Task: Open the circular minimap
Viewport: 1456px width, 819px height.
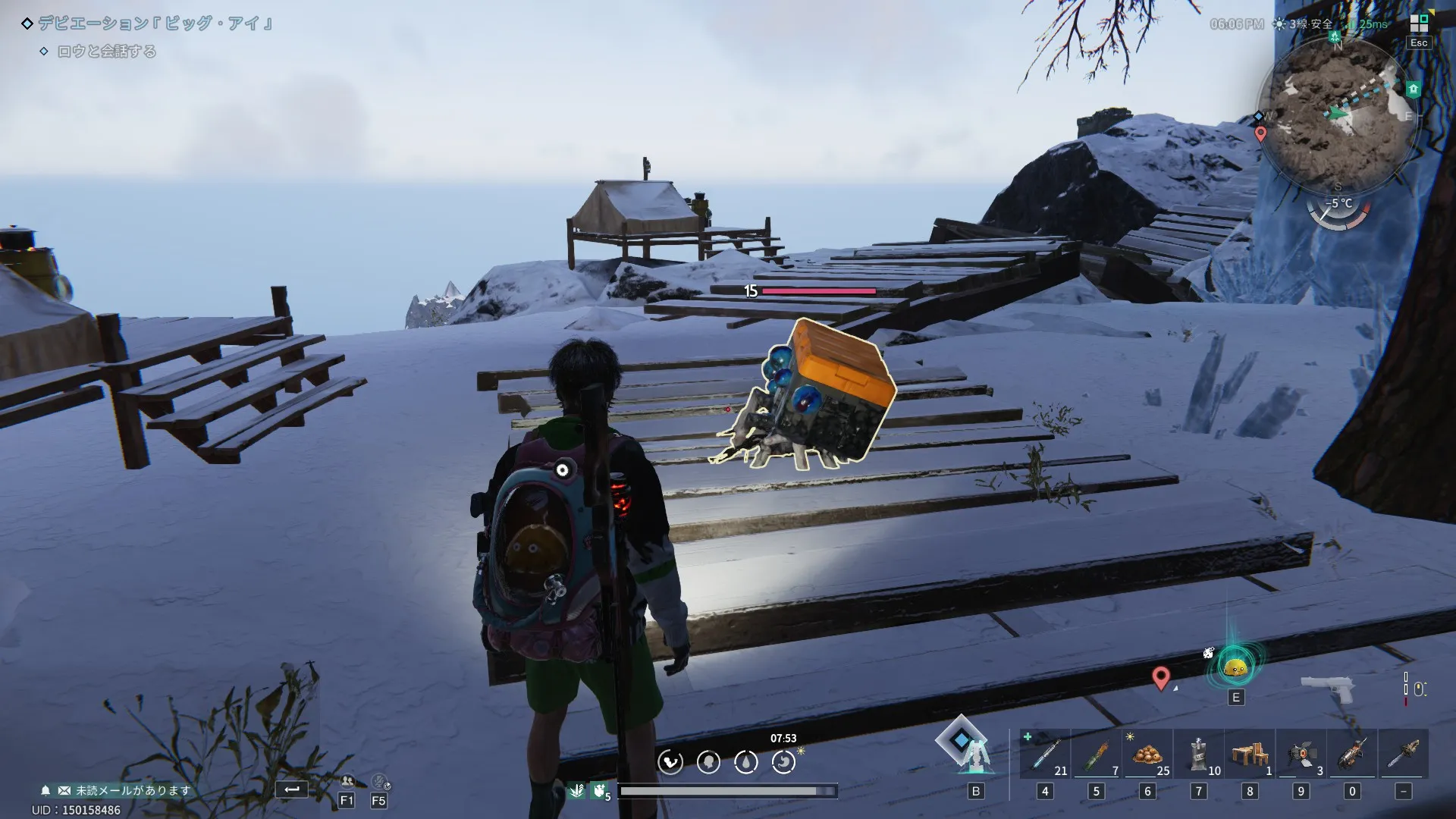Action: point(1337,115)
